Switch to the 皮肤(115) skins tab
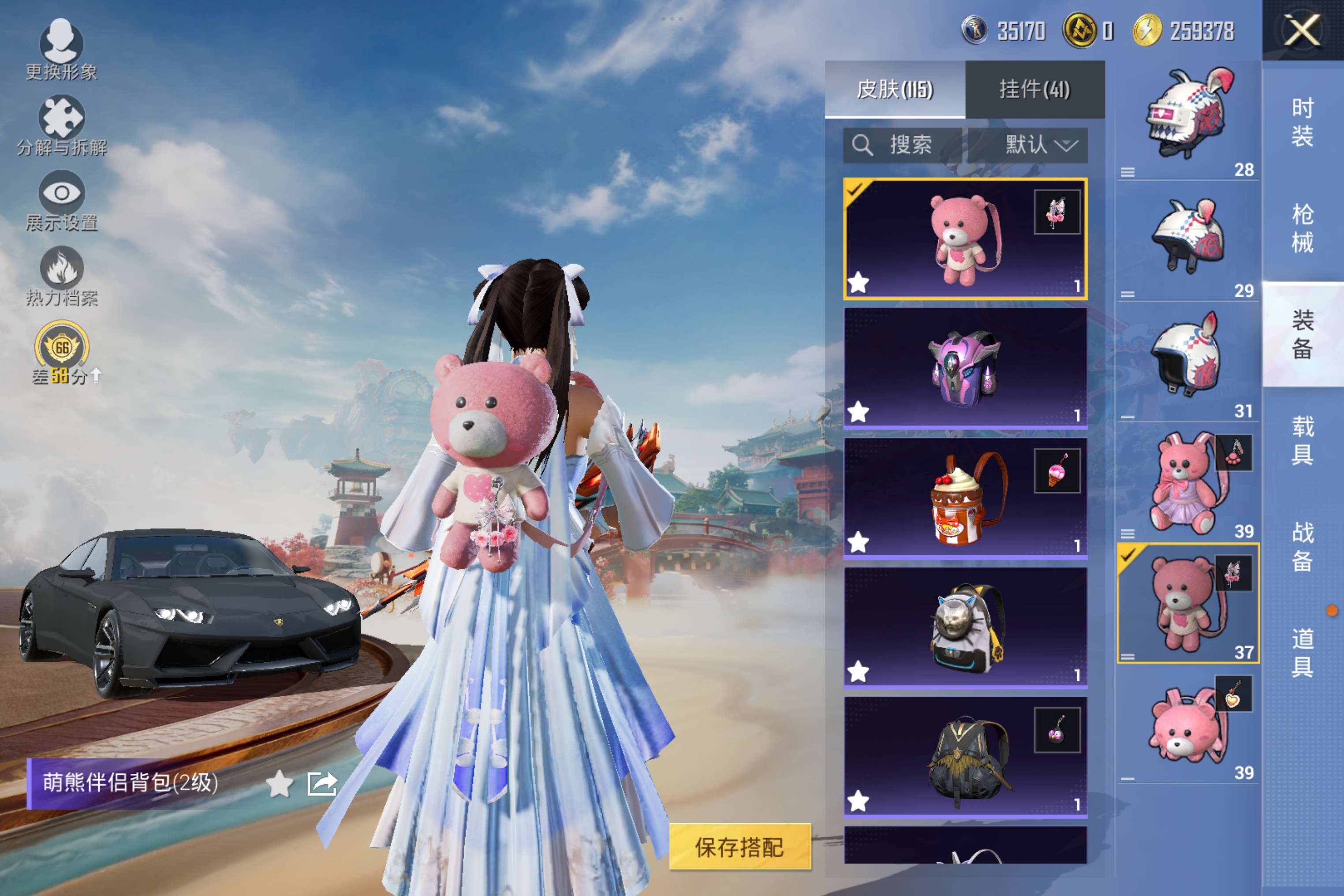Image resolution: width=1344 pixels, height=896 pixels. click(894, 90)
